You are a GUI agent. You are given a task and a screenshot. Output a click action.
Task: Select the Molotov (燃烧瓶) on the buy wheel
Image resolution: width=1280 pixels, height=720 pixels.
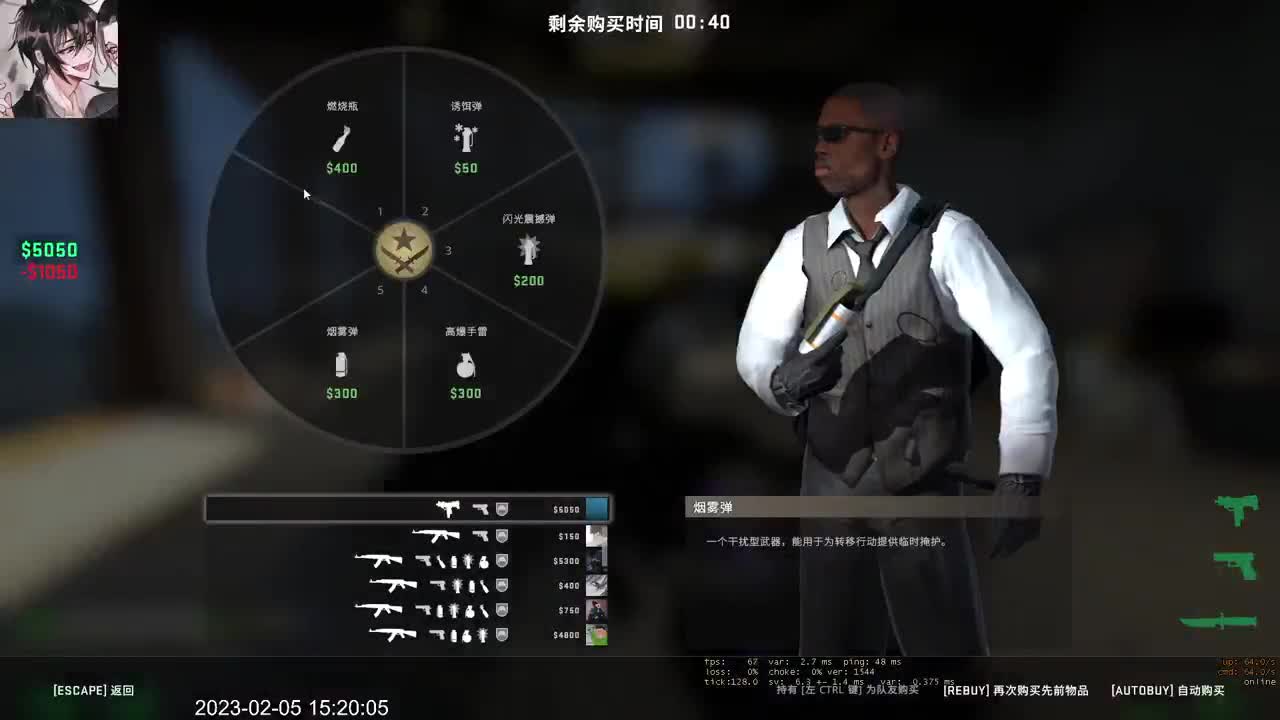[341, 137]
